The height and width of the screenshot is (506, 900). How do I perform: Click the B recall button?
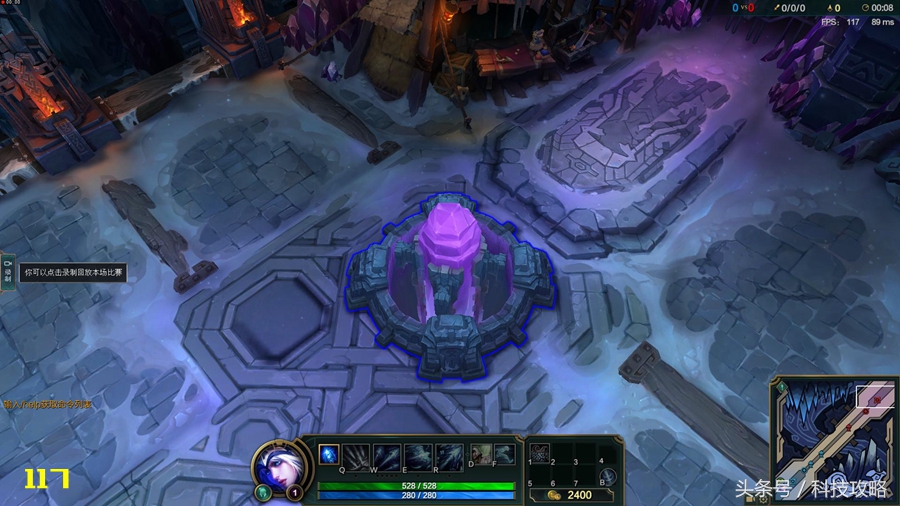[608, 477]
